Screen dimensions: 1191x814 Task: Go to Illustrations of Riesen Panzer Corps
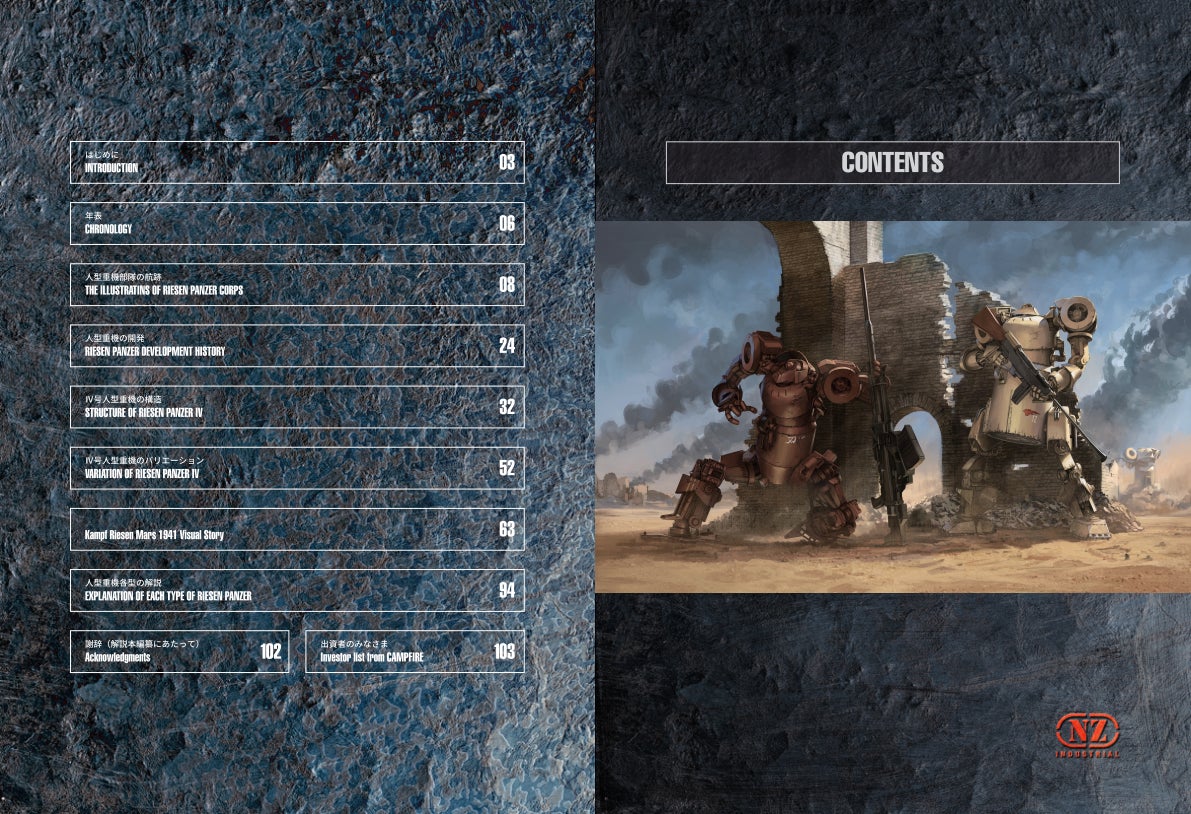[297, 284]
